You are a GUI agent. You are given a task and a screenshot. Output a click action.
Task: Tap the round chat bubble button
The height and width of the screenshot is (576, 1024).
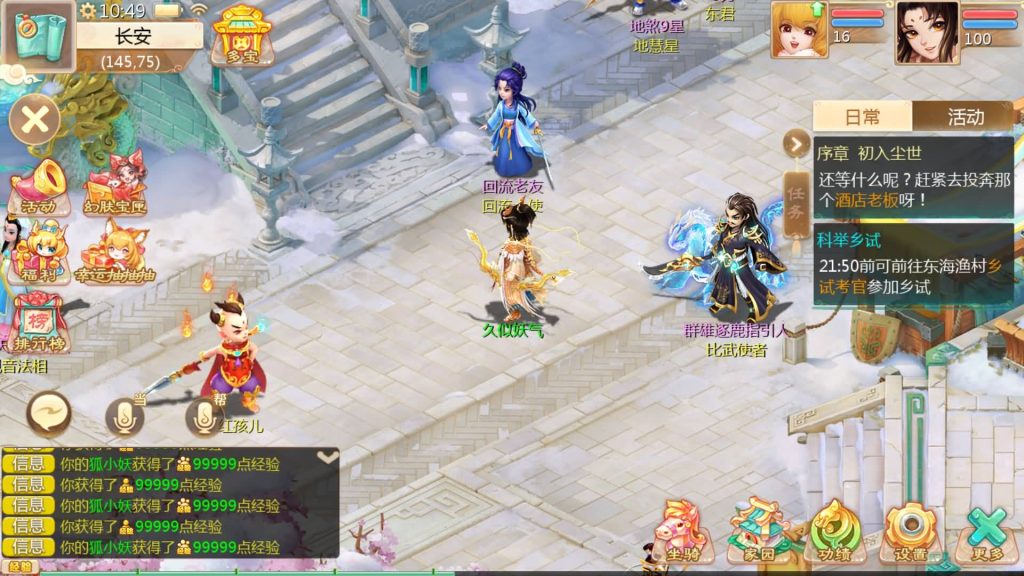49,413
